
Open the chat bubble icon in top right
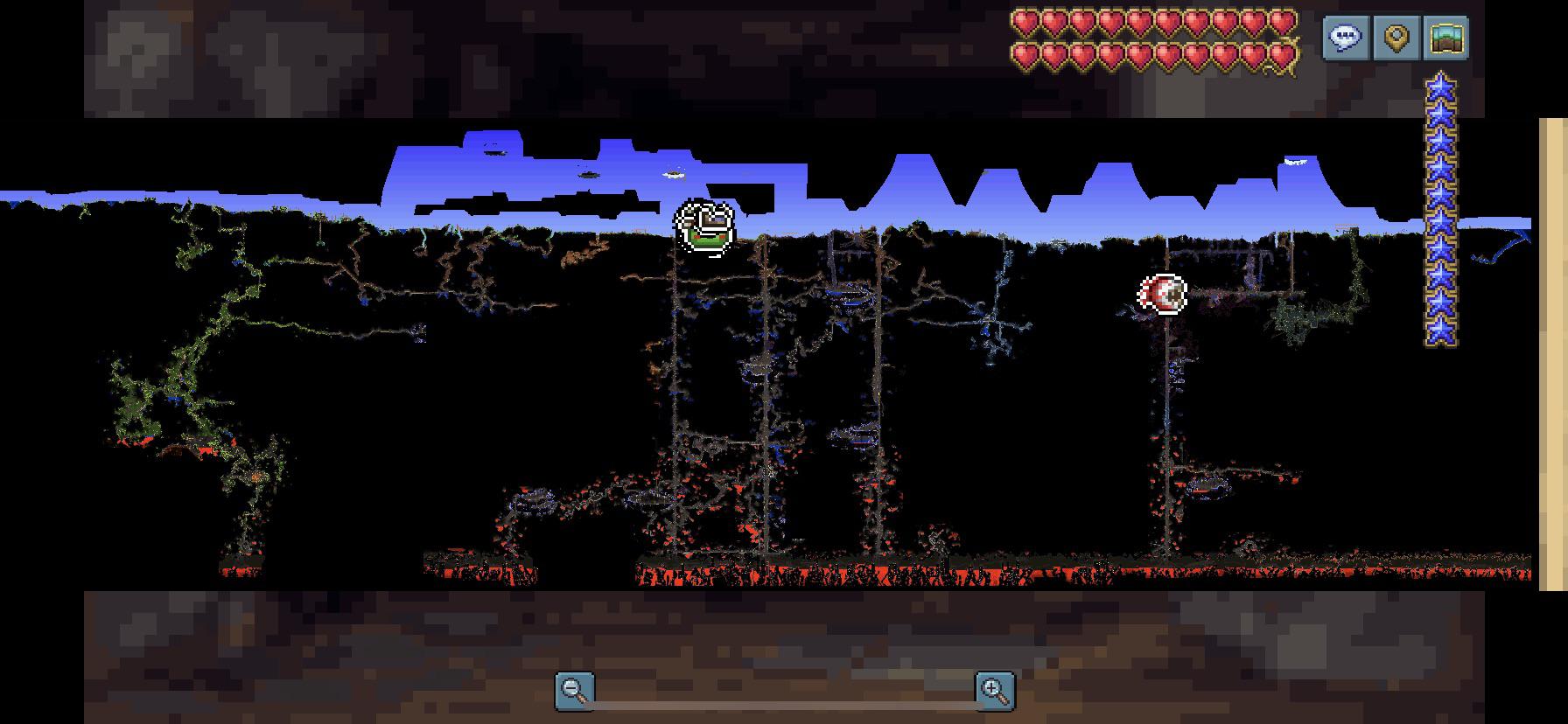coord(1344,38)
